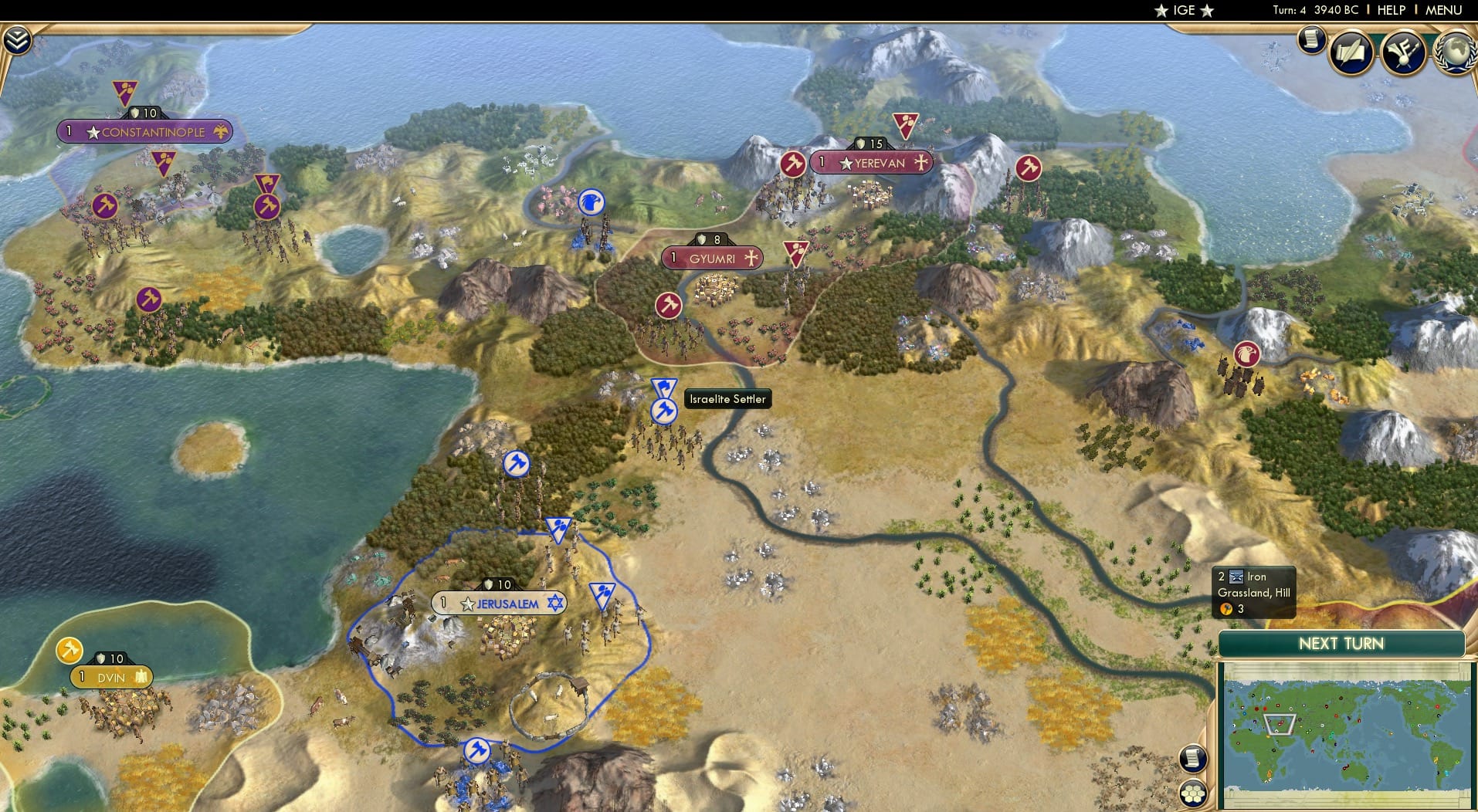The image size is (1478, 812).
Task: Click the Dvin city-state banner
Action: (110, 676)
